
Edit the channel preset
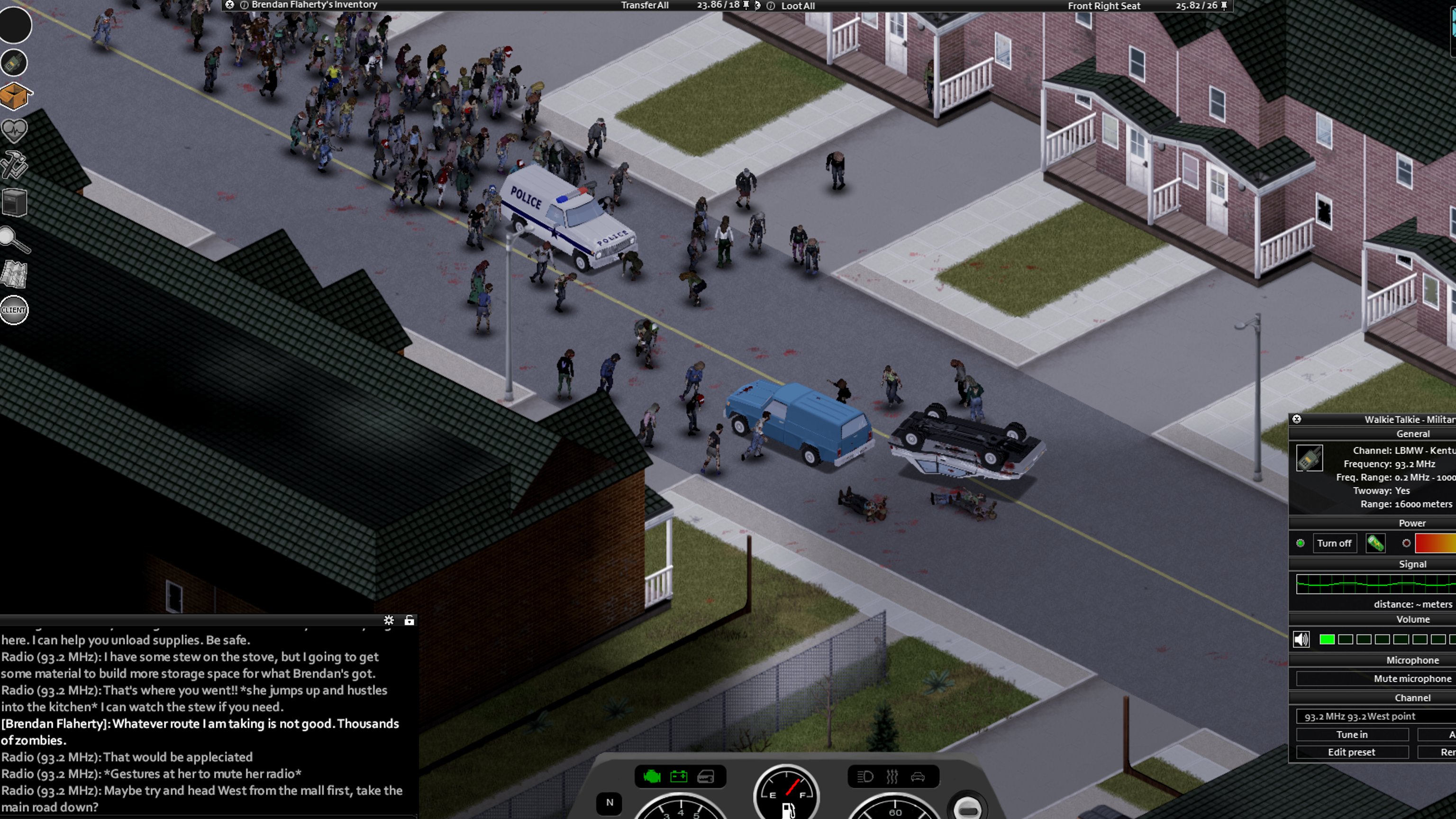(1351, 752)
